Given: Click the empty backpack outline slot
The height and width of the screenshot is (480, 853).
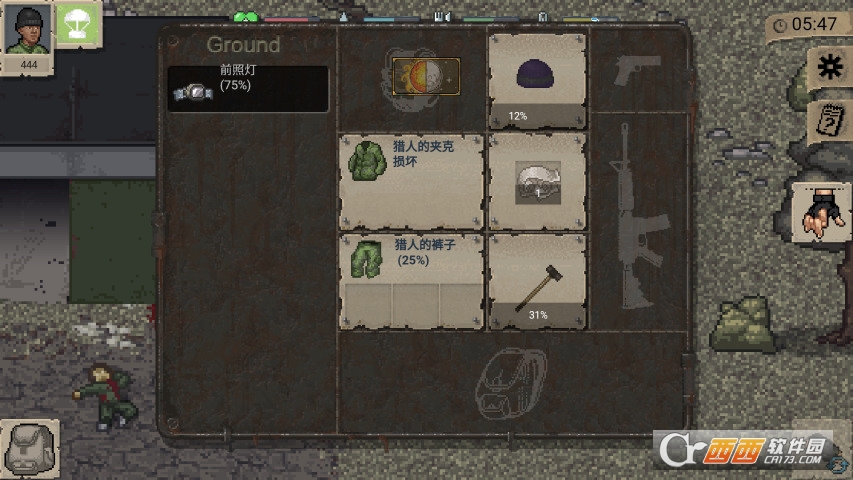Looking at the screenshot, I should point(509,383).
